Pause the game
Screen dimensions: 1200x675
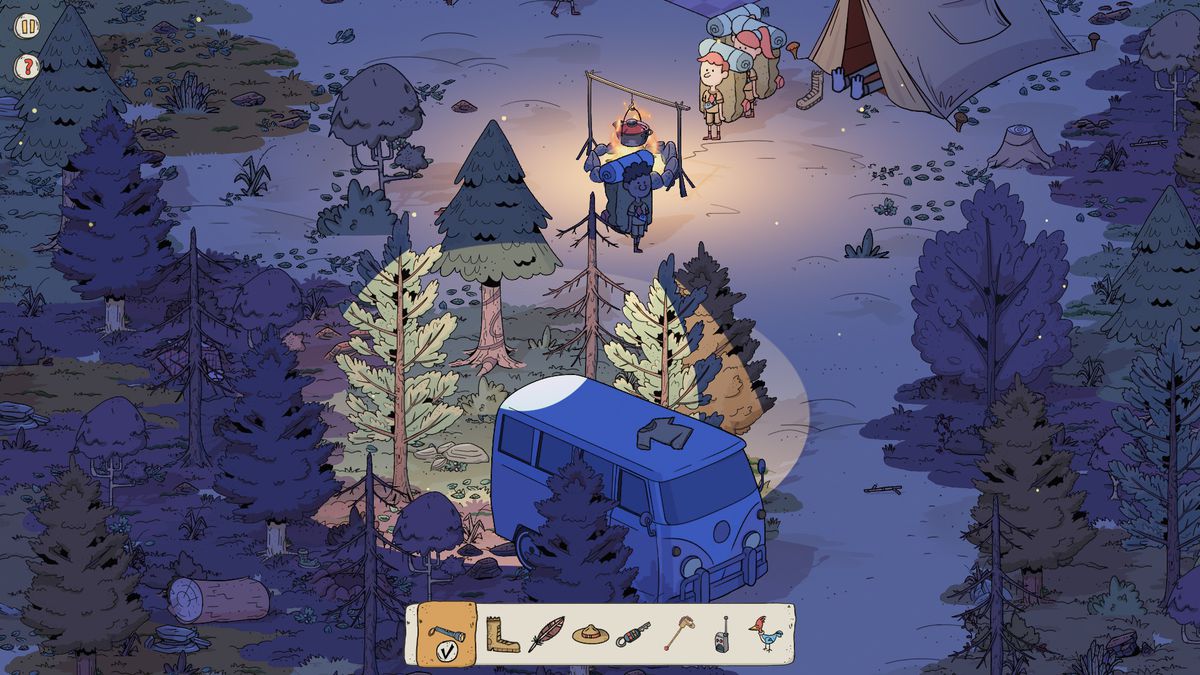(x=27, y=27)
